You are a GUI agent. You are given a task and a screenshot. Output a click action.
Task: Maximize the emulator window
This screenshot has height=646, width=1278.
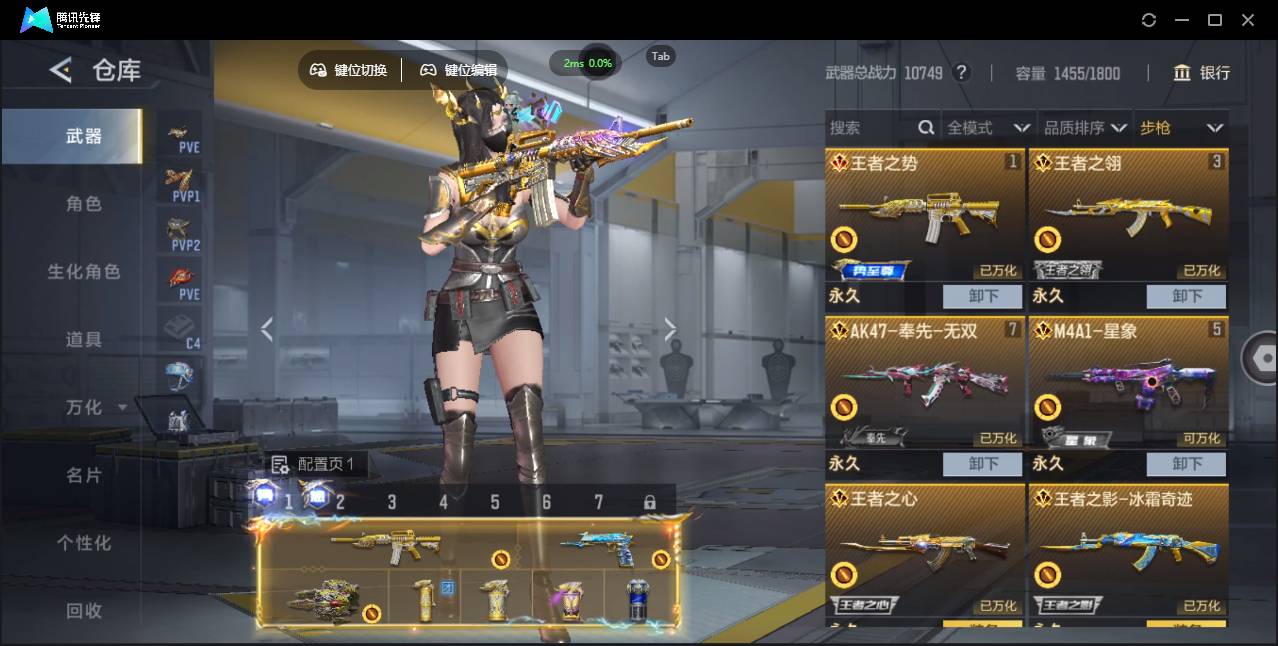click(x=1215, y=20)
